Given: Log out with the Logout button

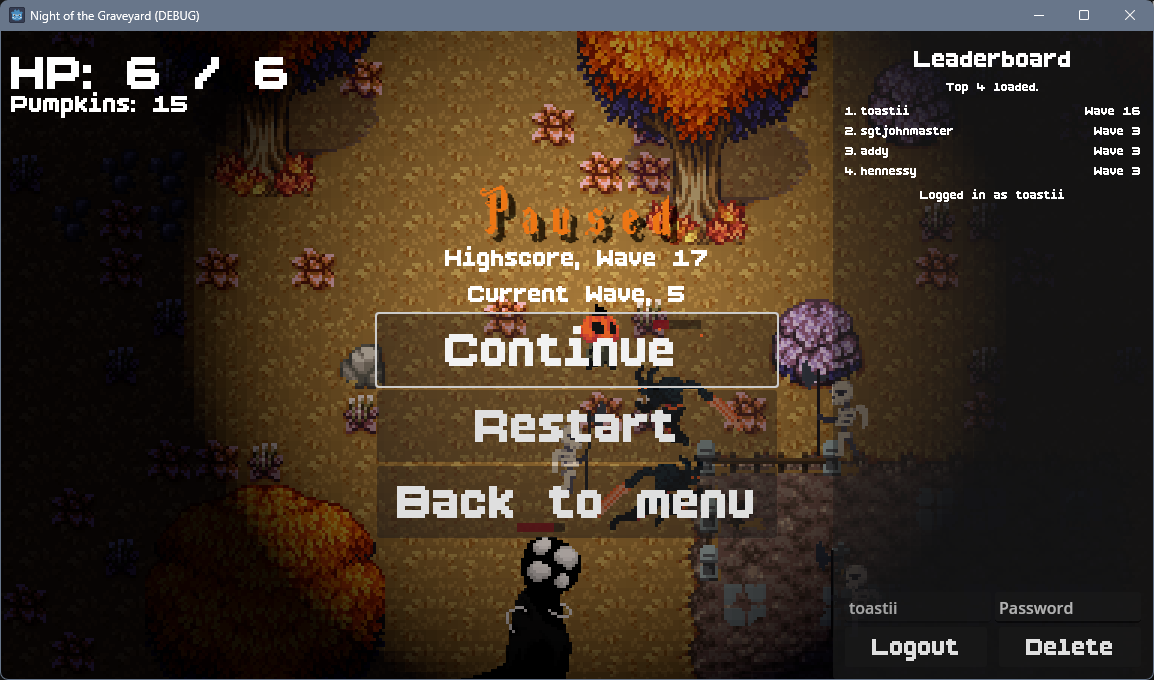Looking at the screenshot, I should coord(914,647).
